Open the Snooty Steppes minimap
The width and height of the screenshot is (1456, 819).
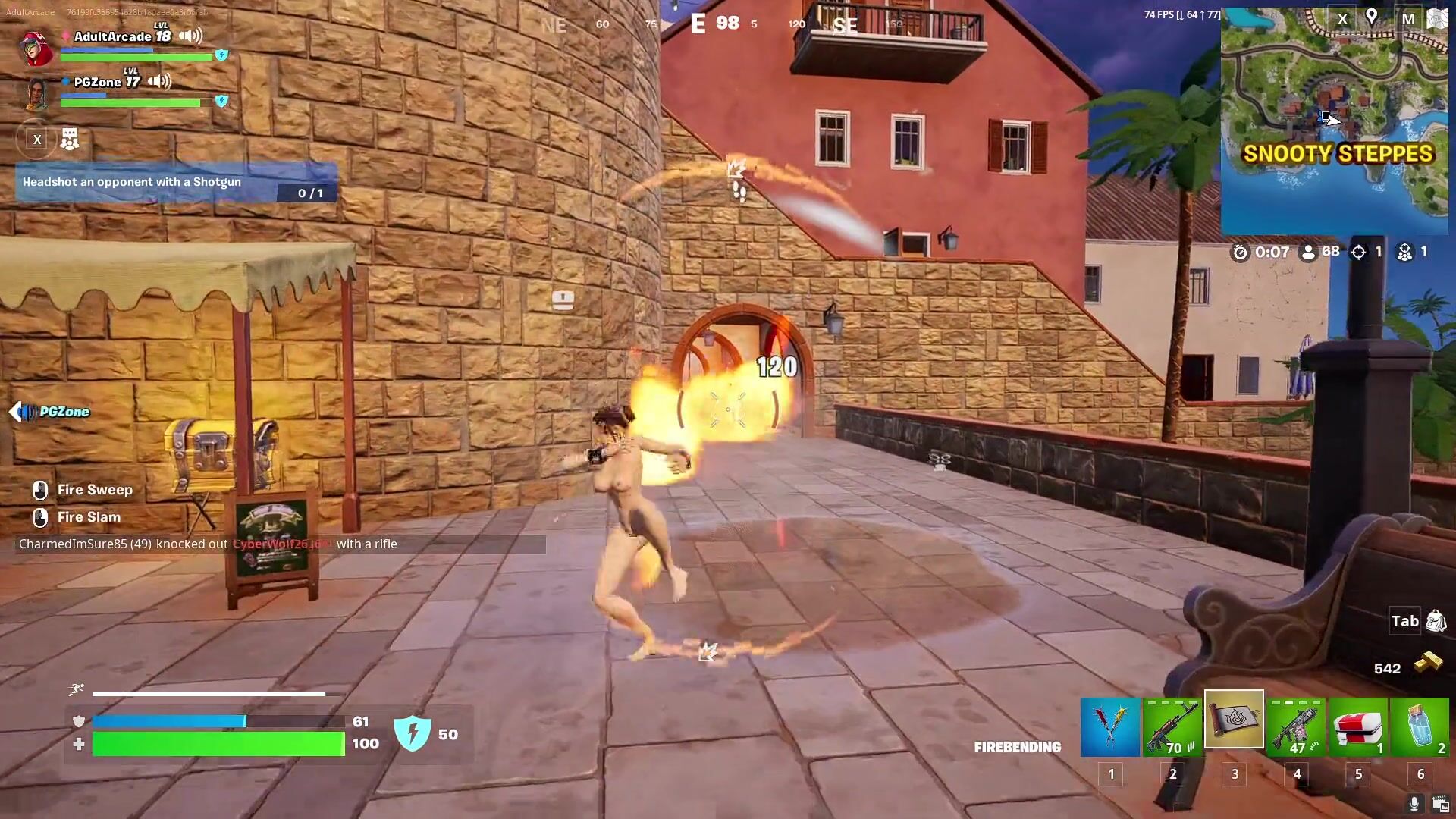click(x=1334, y=121)
